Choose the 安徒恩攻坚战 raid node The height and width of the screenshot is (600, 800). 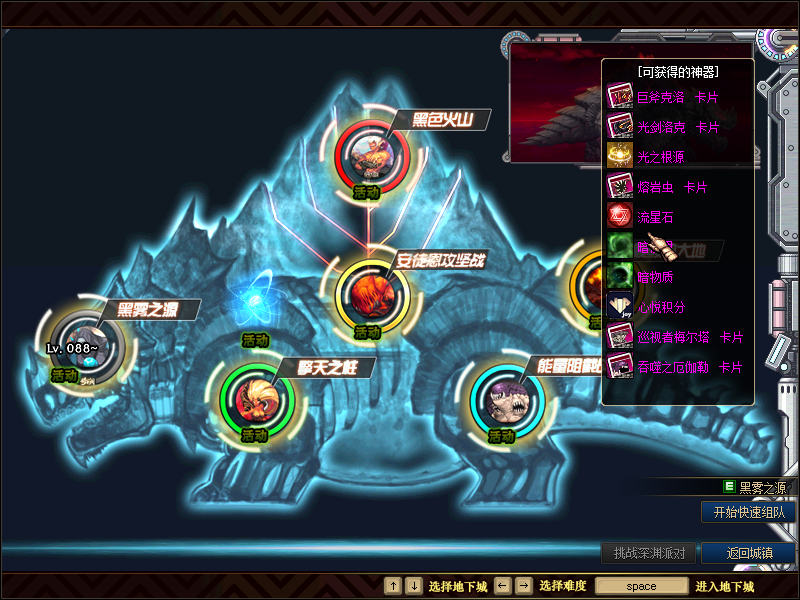370,294
